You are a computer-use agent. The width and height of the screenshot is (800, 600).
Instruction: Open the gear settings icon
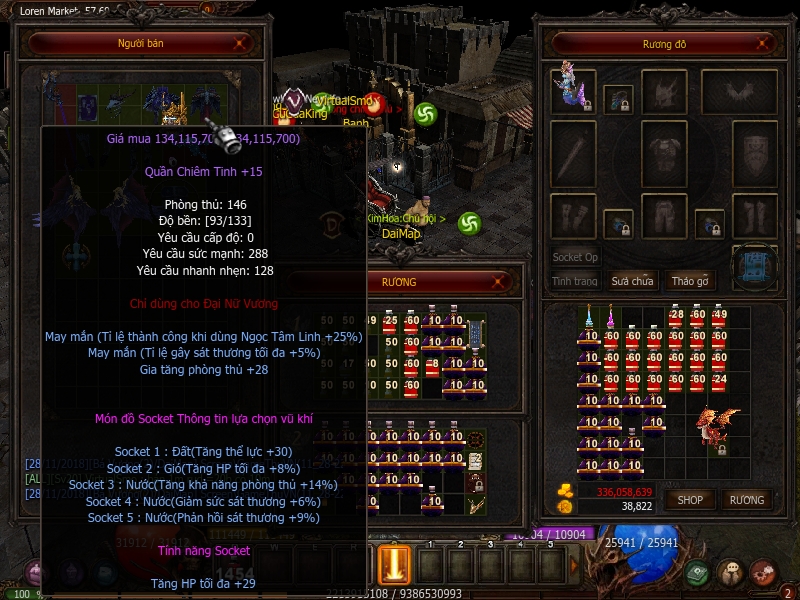point(762,573)
